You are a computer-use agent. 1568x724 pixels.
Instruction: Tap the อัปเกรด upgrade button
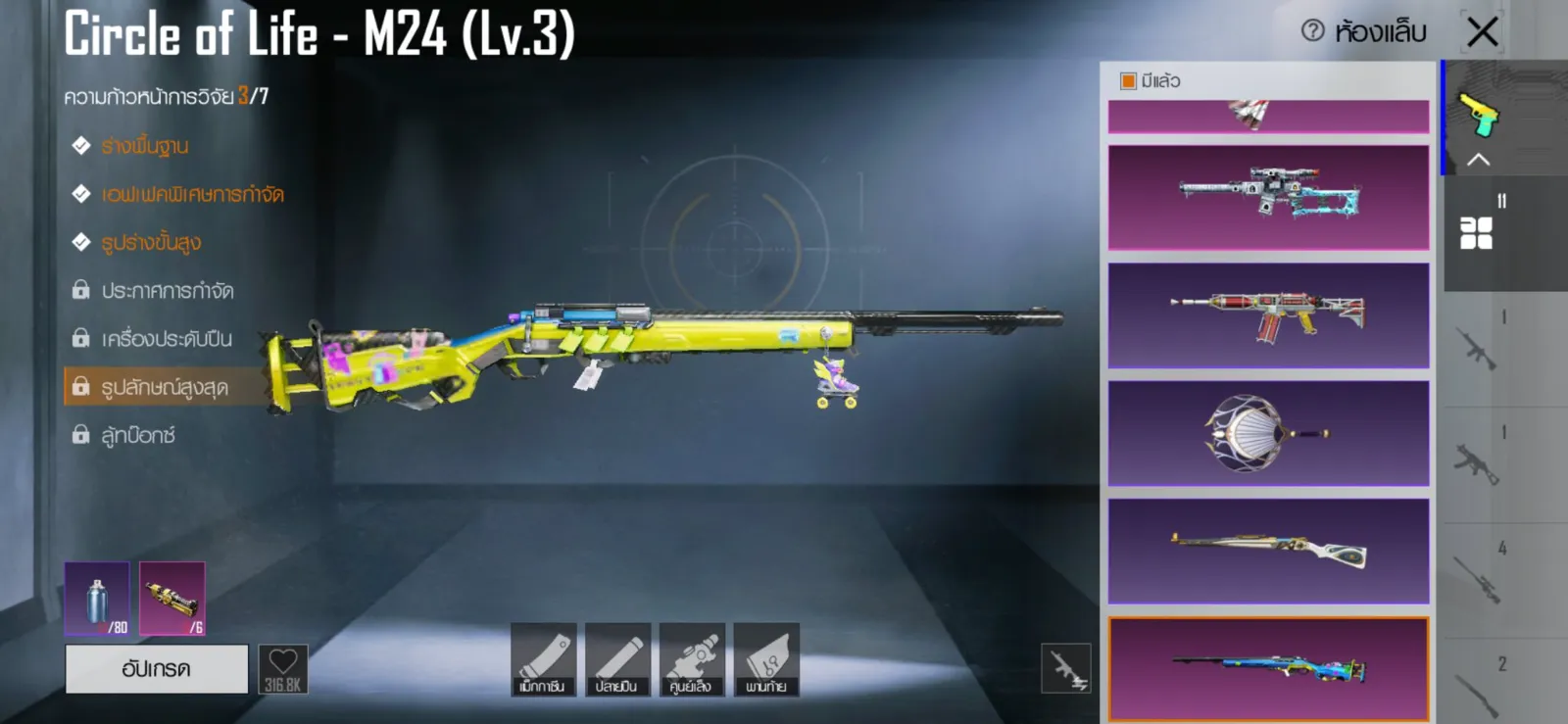157,669
